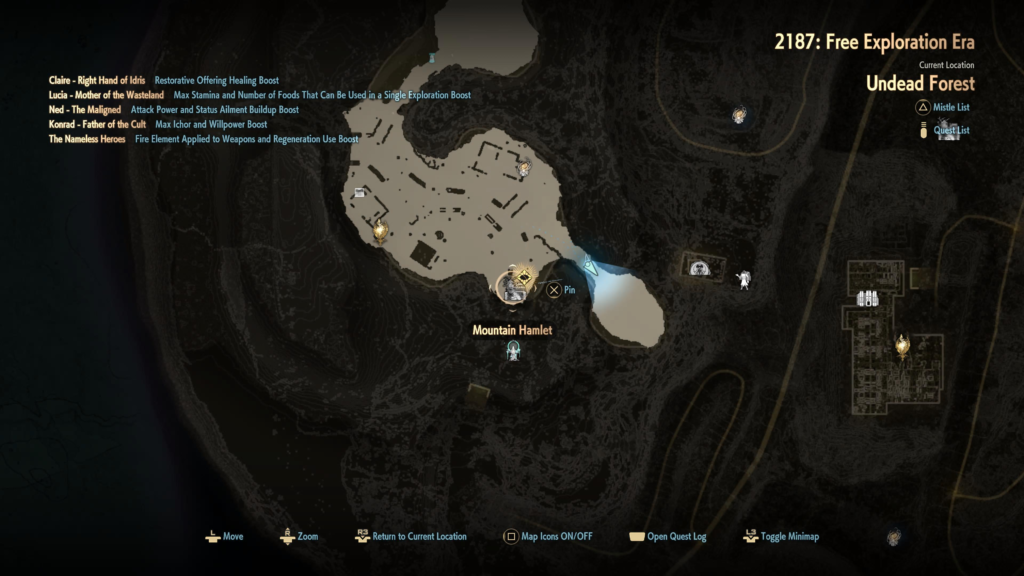Click the yellow diamond quest marker
Viewport: 1024px width, 576px height.
pos(523,277)
